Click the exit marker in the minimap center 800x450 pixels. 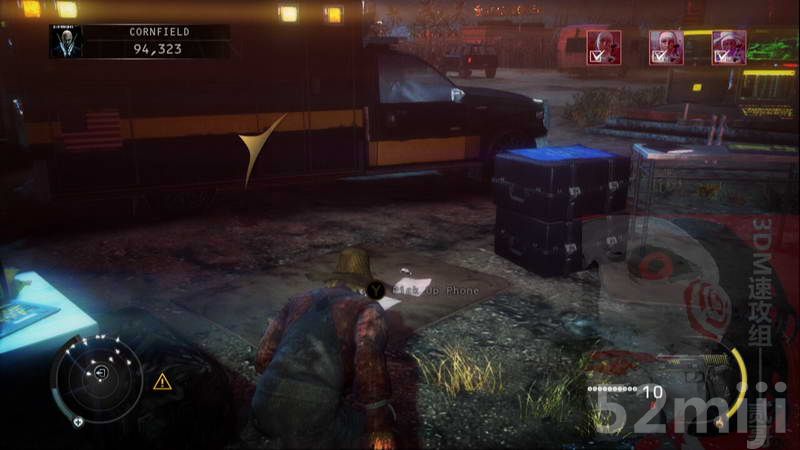[x=101, y=373]
